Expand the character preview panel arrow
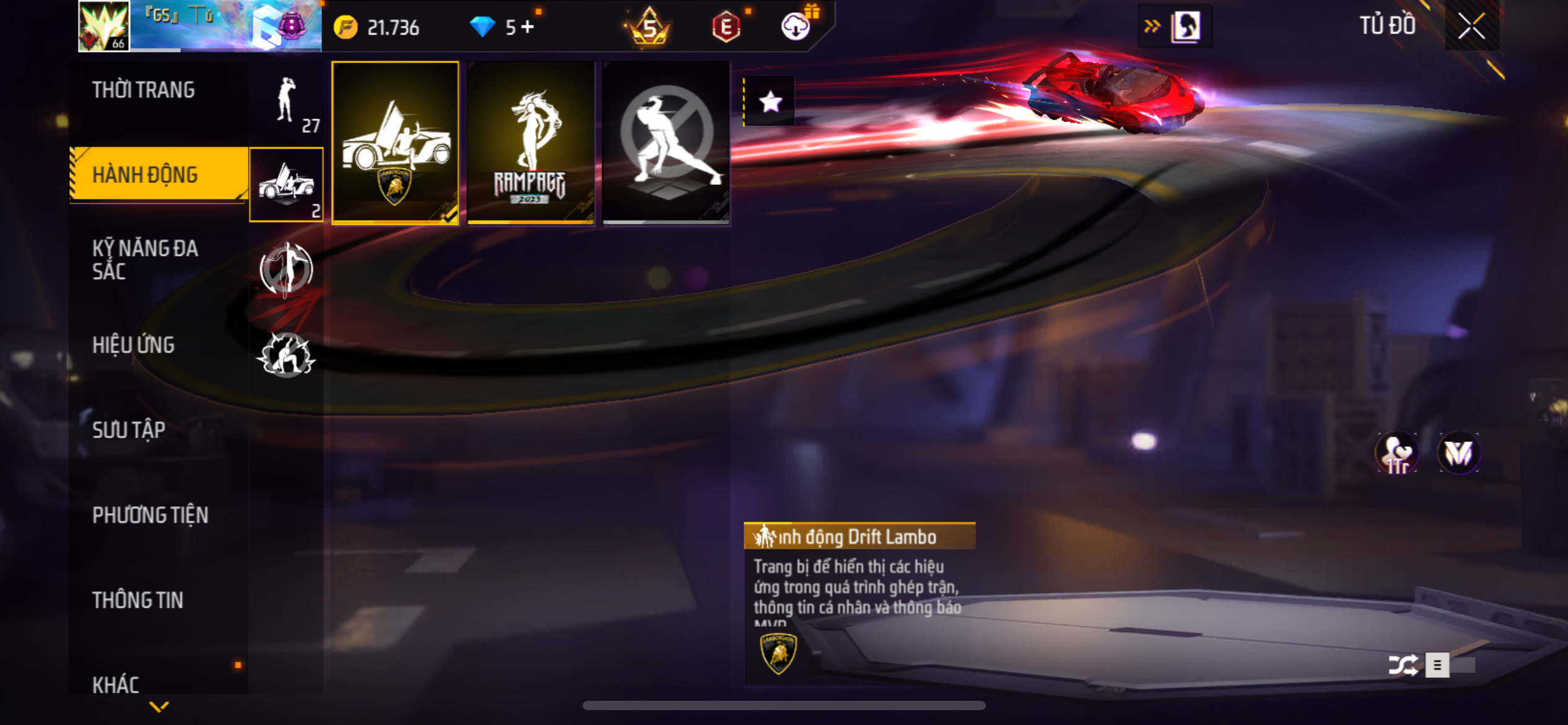 [1152, 27]
